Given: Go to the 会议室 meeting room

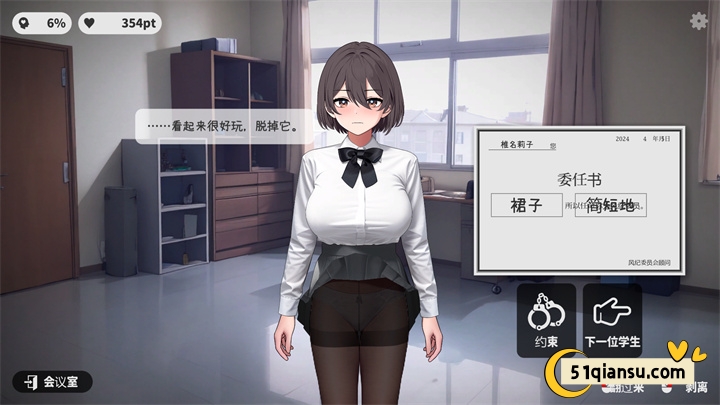Looking at the screenshot, I should [x=52, y=381].
